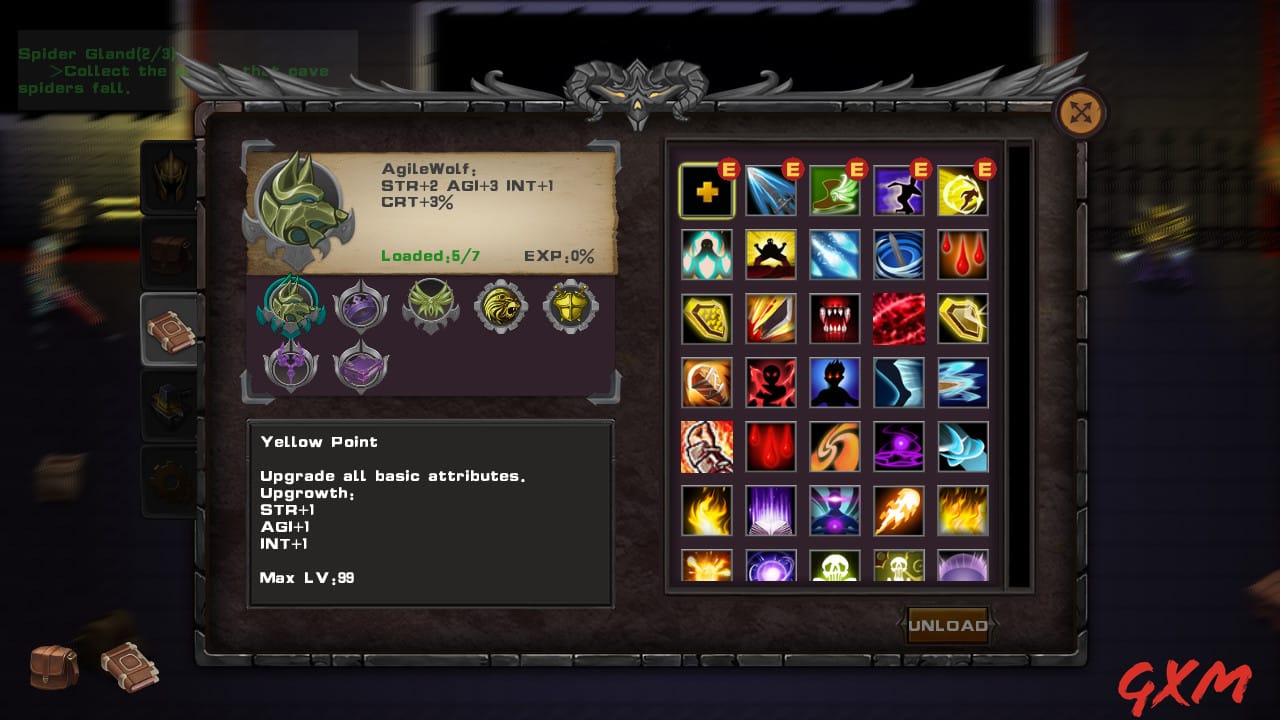Select the three red blood drops skill

[963, 255]
